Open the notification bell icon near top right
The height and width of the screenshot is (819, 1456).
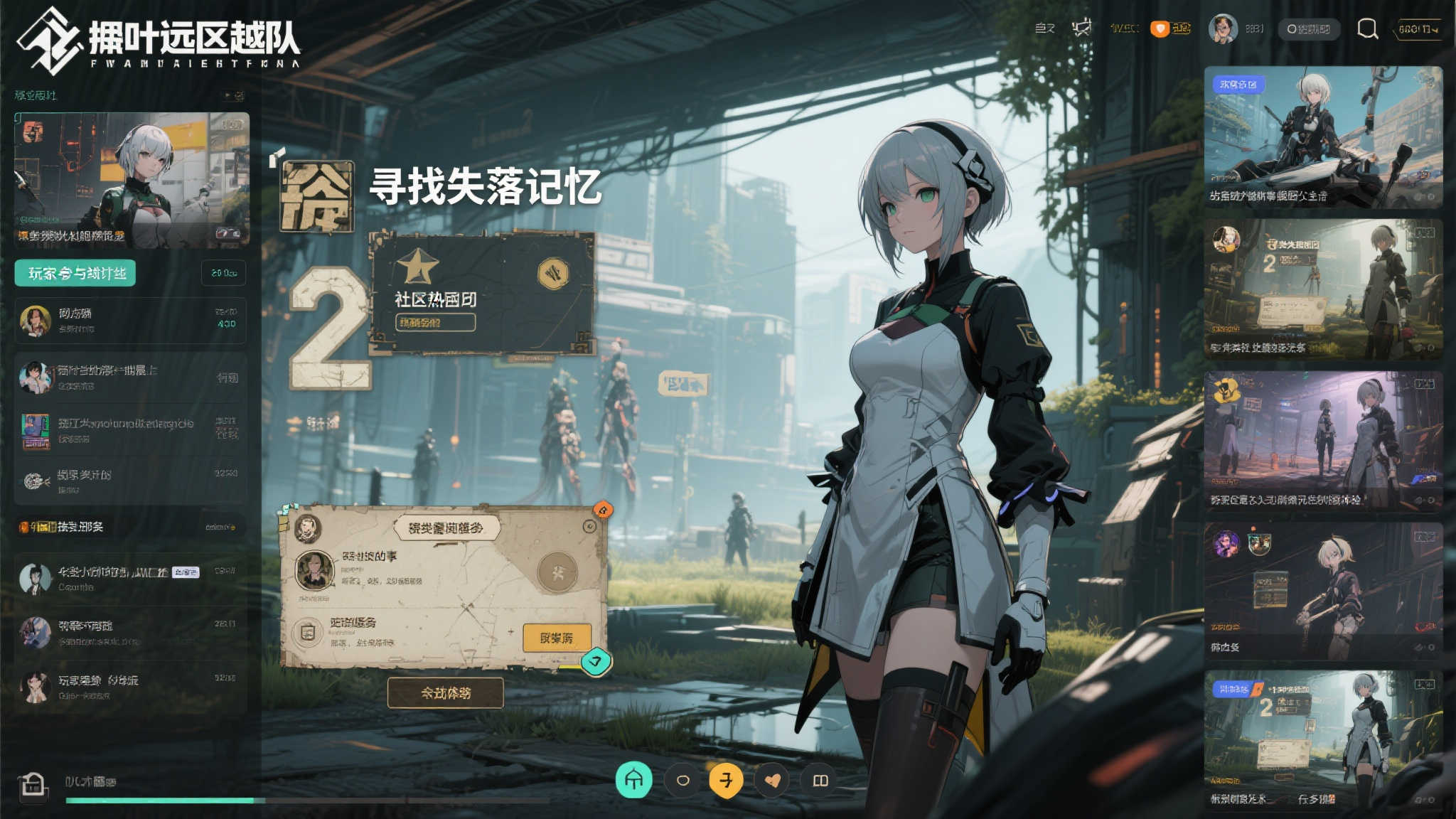1083,27
